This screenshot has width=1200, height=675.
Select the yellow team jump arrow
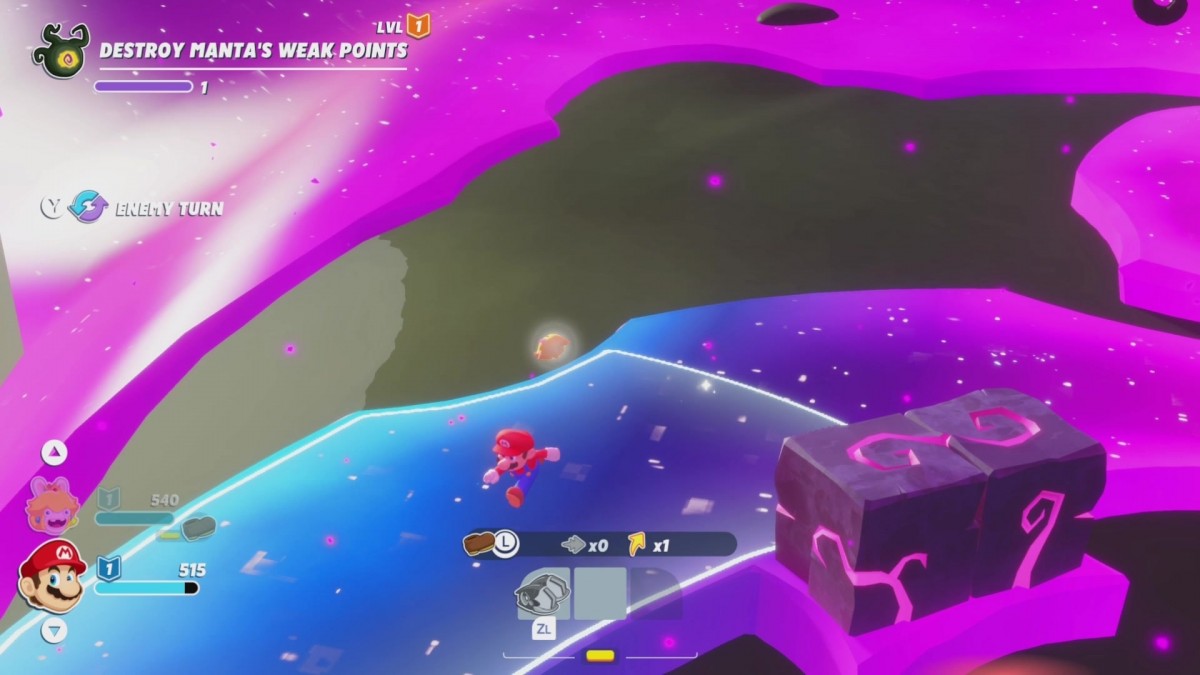tap(637, 545)
